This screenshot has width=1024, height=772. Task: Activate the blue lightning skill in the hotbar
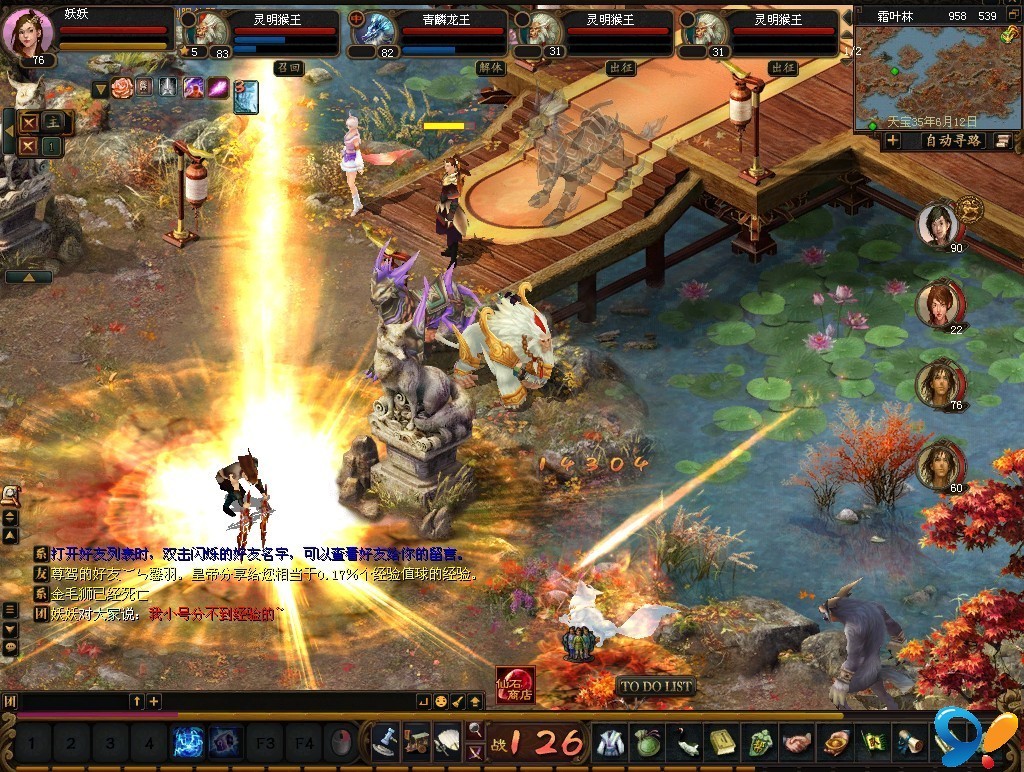[189, 743]
